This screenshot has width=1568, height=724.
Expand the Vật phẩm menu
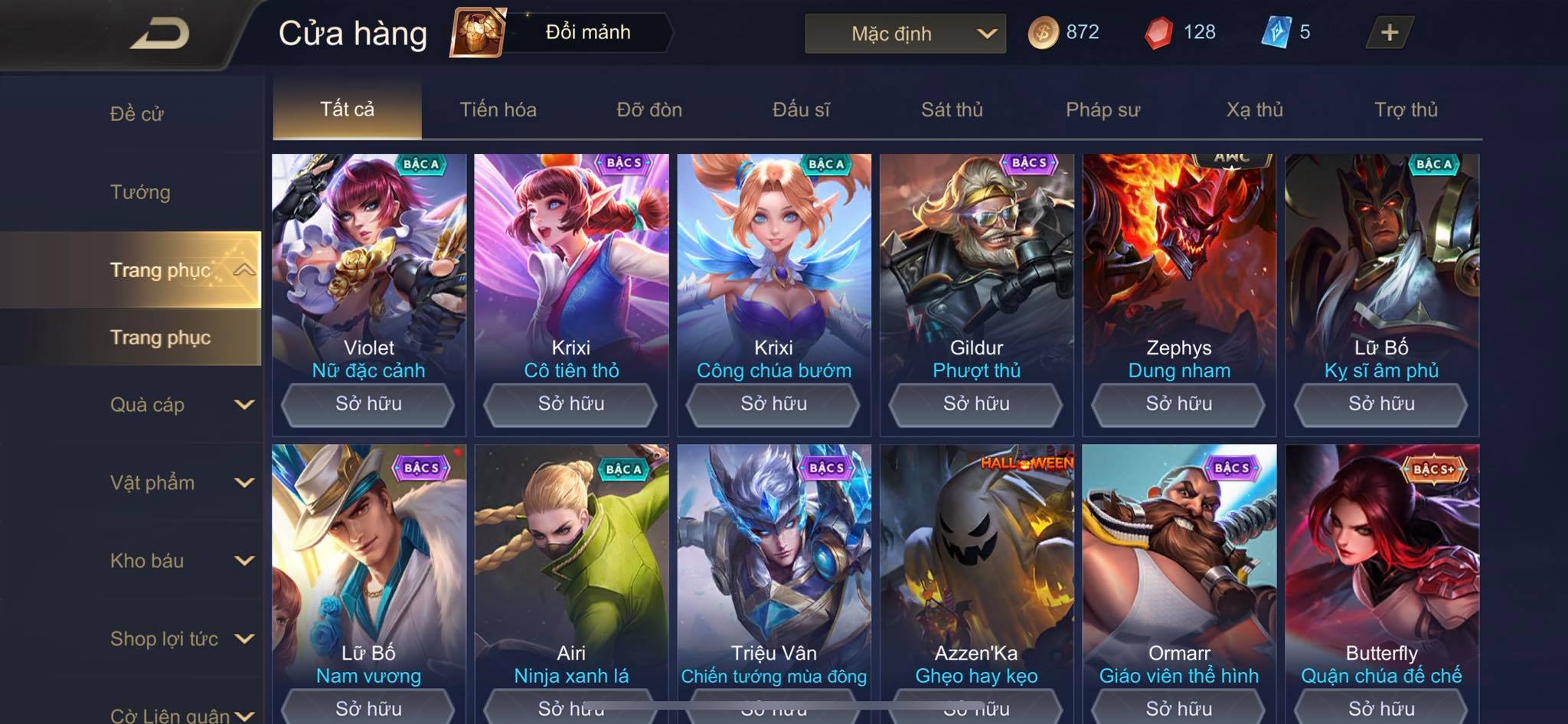pos(181,483)
